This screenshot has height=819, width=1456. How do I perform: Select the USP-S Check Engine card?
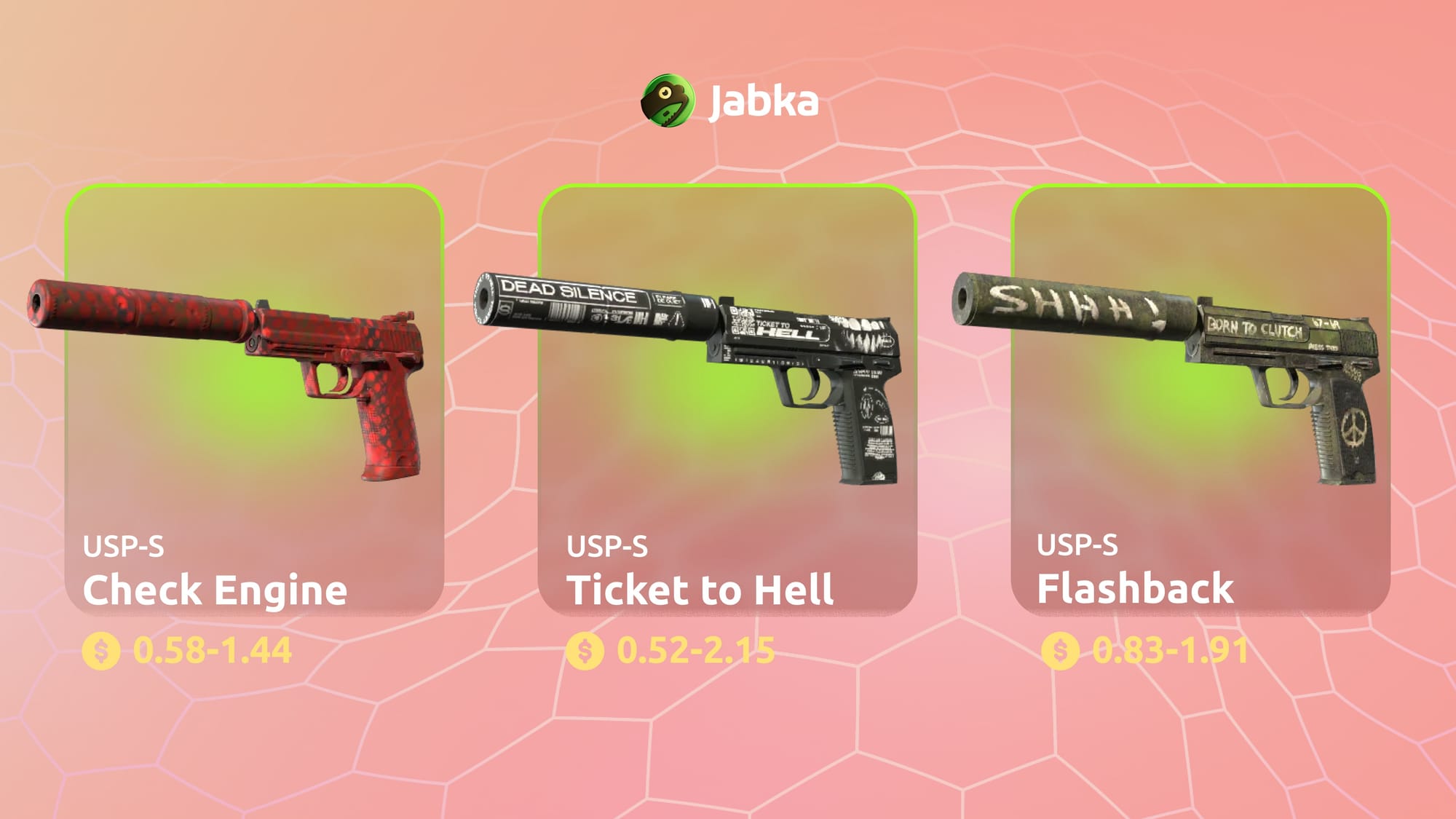(x=254, y=400)
